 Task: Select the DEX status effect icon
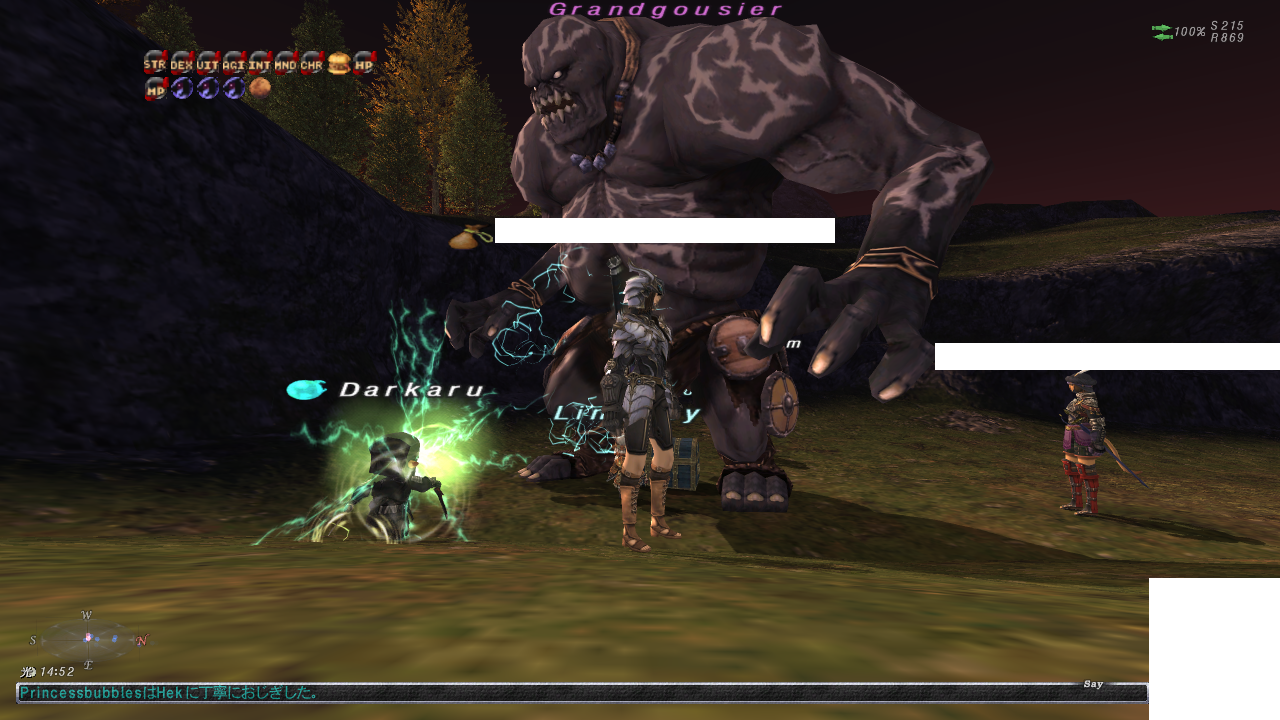click(x=181, y=63)
